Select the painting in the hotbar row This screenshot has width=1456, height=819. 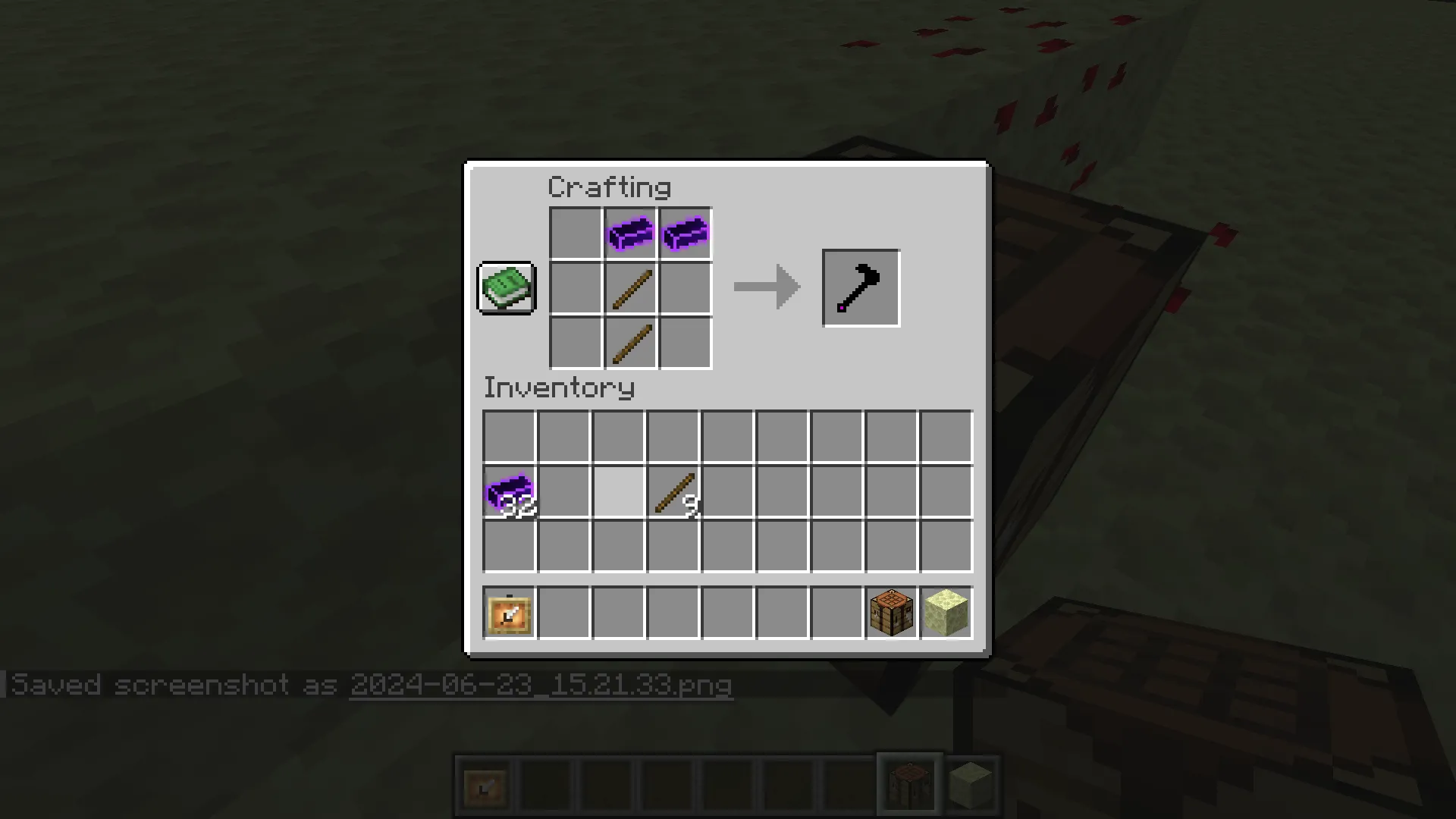[x=508, y=613]
